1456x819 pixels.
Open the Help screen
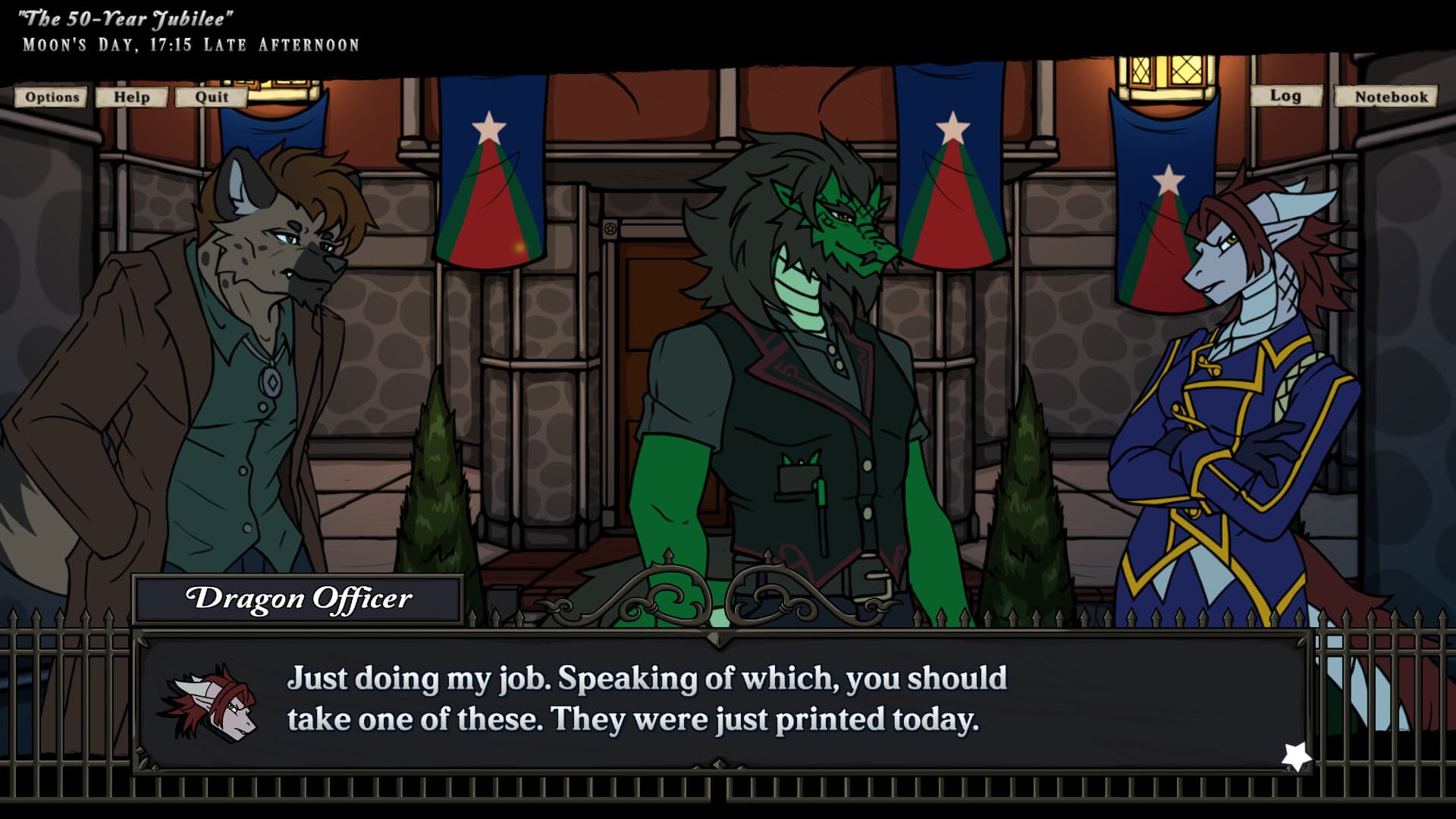[x=130, y=97]
